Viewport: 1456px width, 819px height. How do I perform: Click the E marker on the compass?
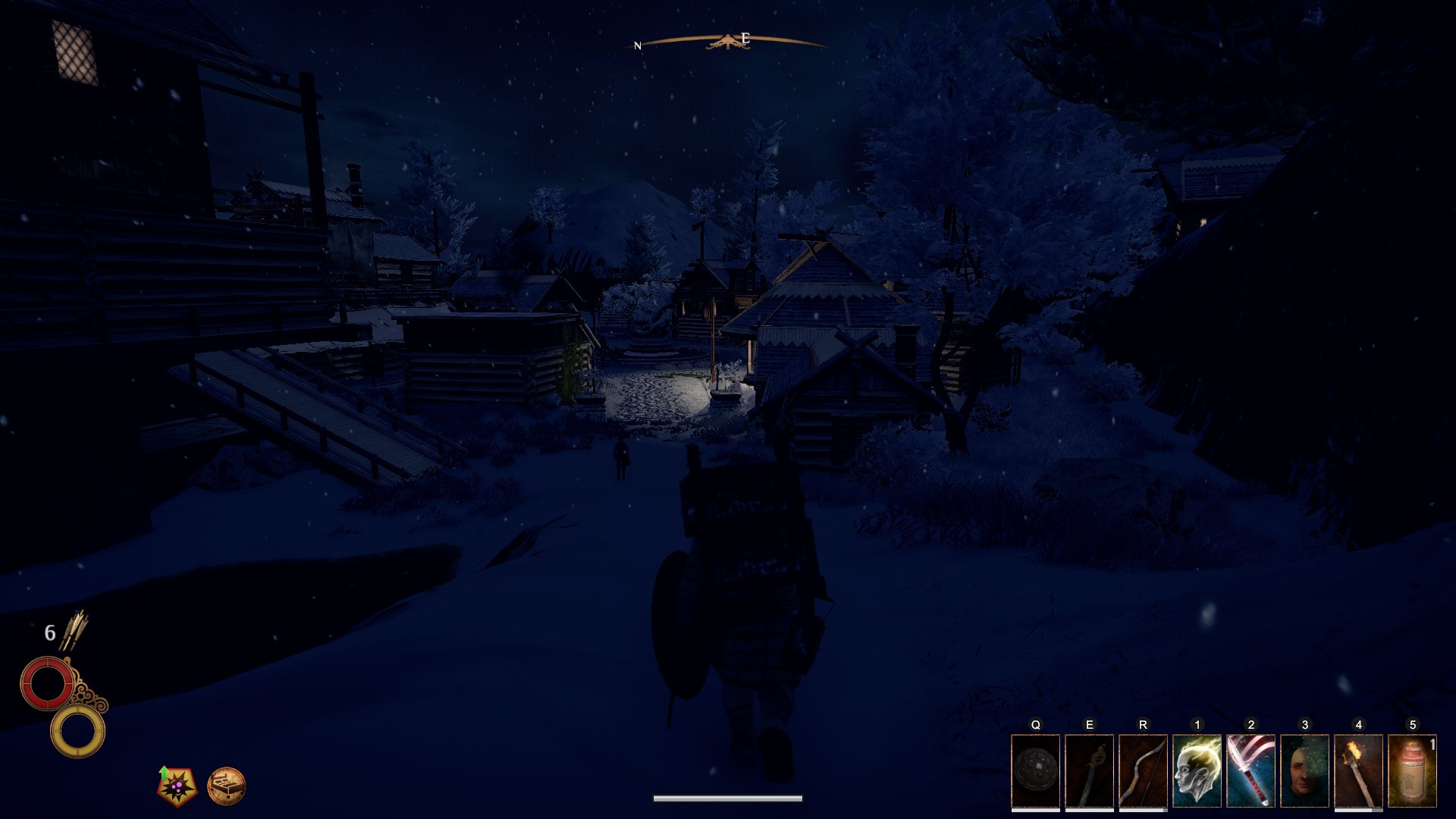click(744, 36)
